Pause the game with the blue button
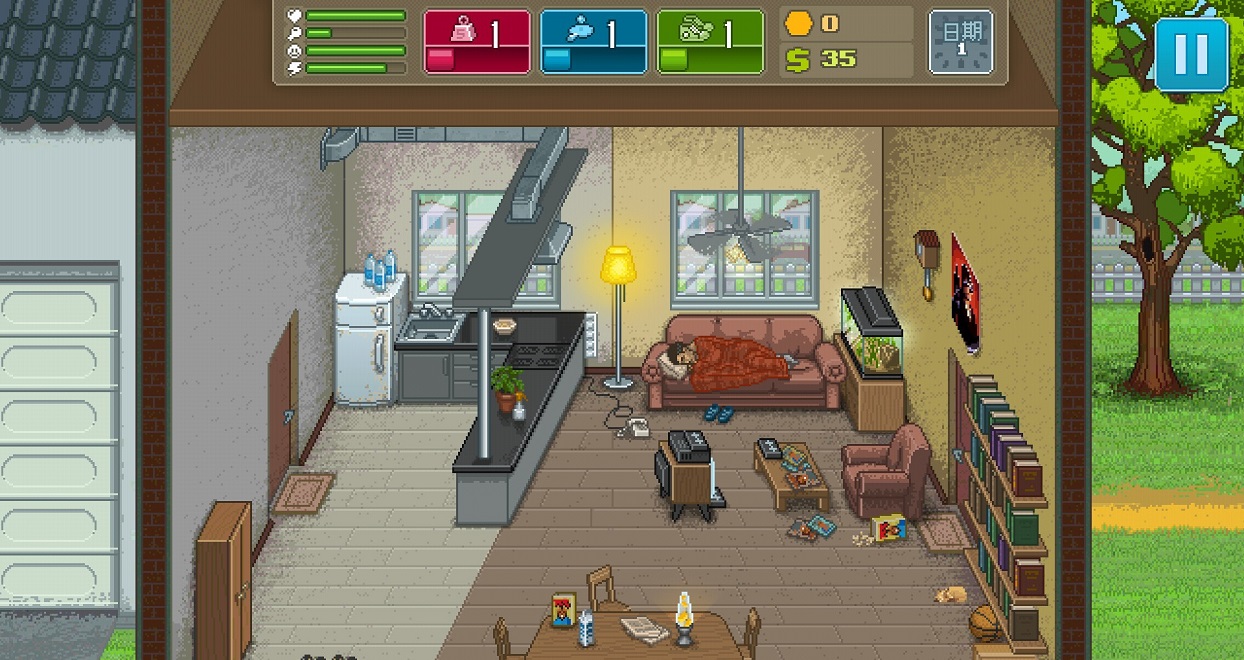The height and width of the screenshot is (660, 1244). tap(1191, 54)
